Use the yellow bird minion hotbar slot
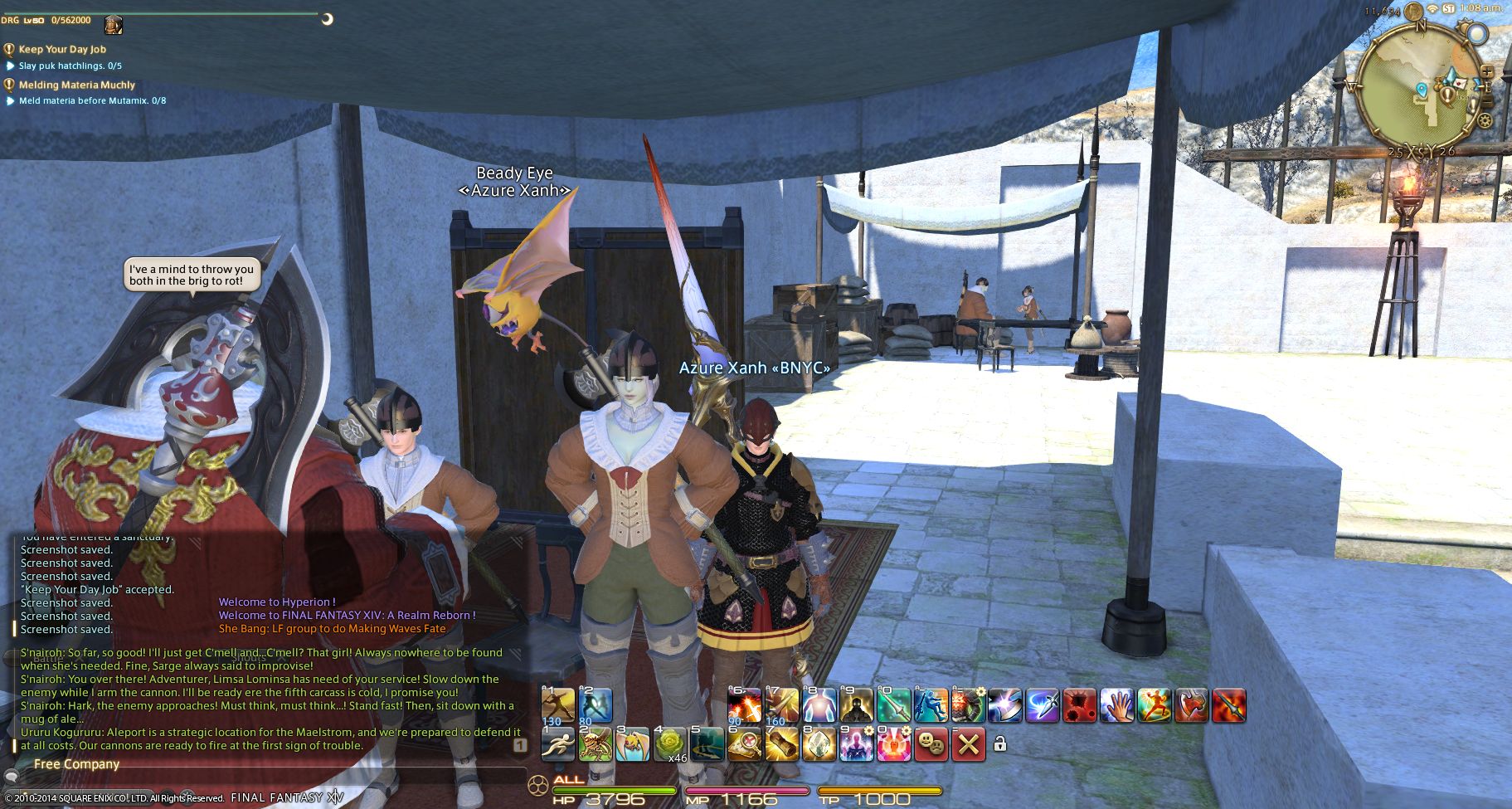This screenshot has height=809, width=1512. tap(632, 744)
